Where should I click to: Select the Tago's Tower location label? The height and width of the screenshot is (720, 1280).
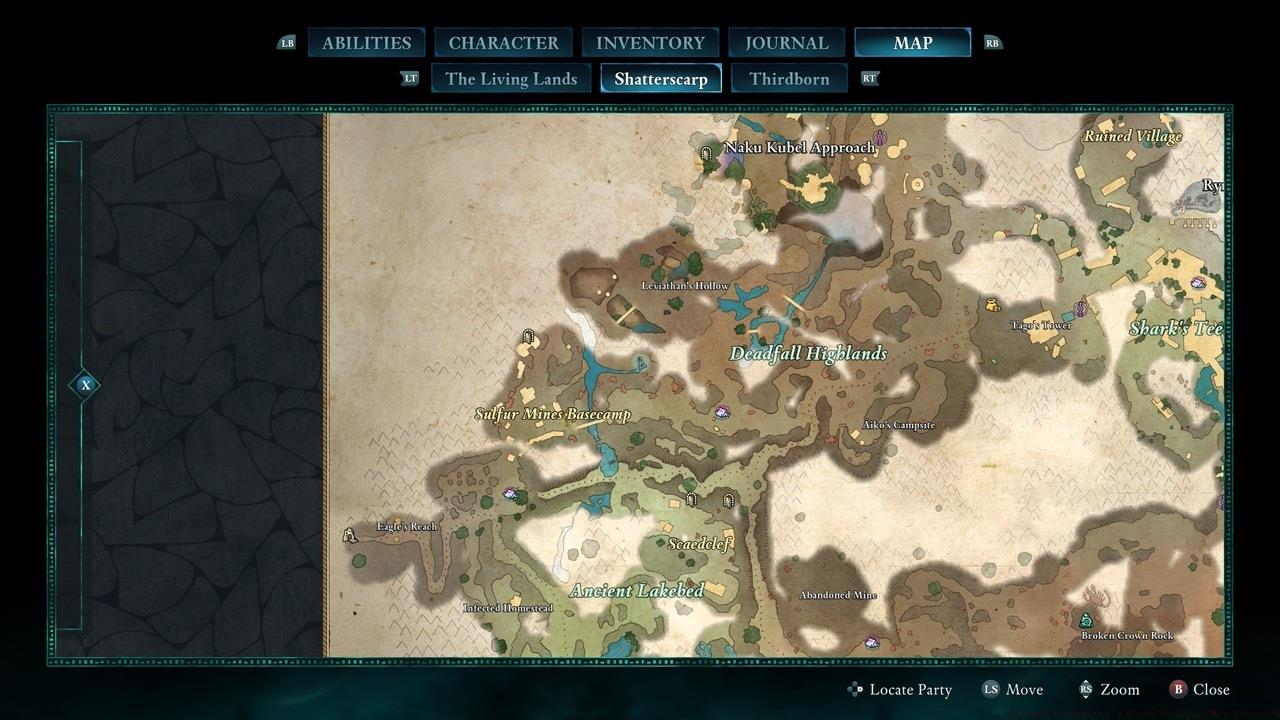(x=1041, y=326)
